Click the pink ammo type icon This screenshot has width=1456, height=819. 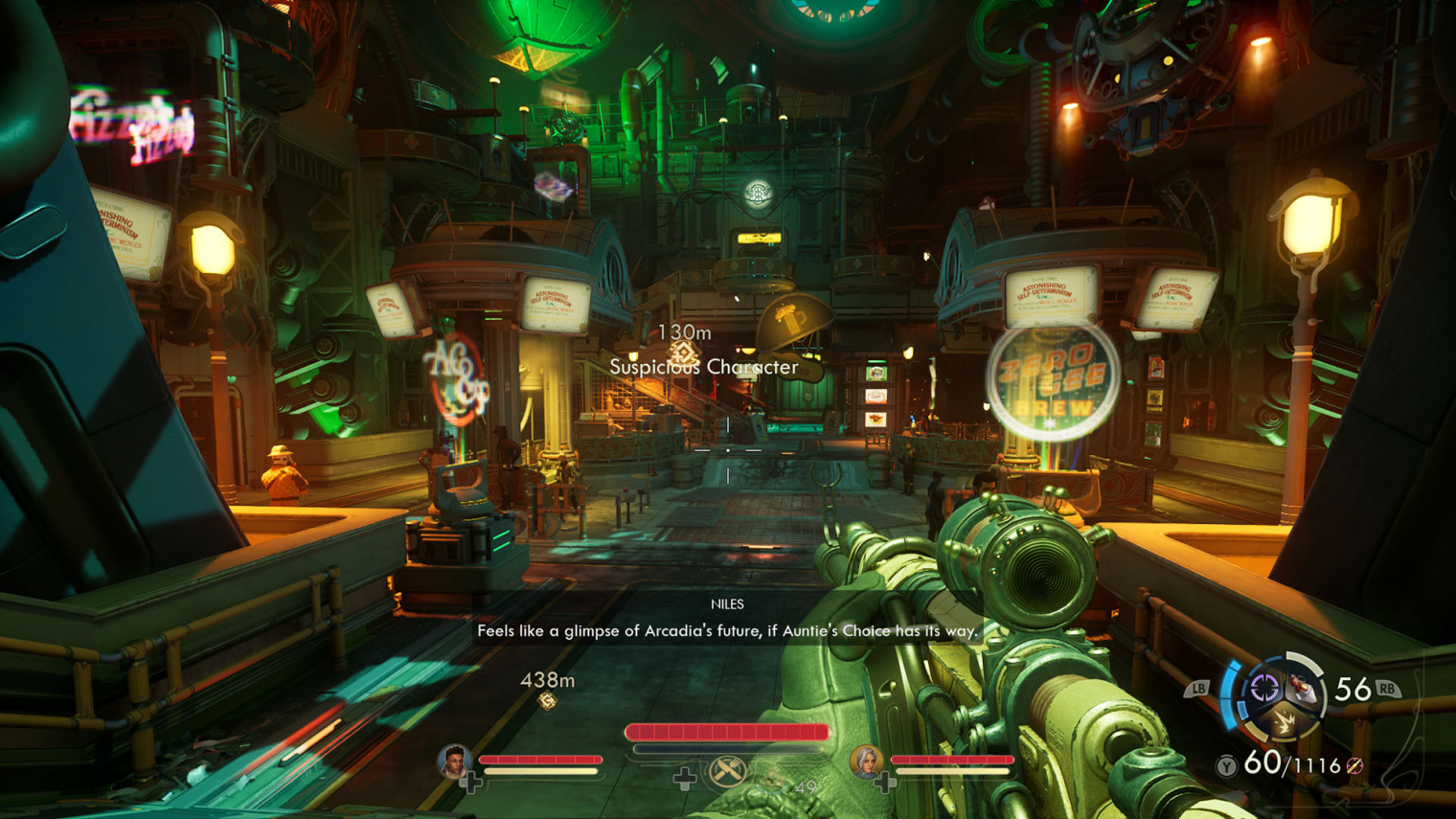tap(1354, 766)
